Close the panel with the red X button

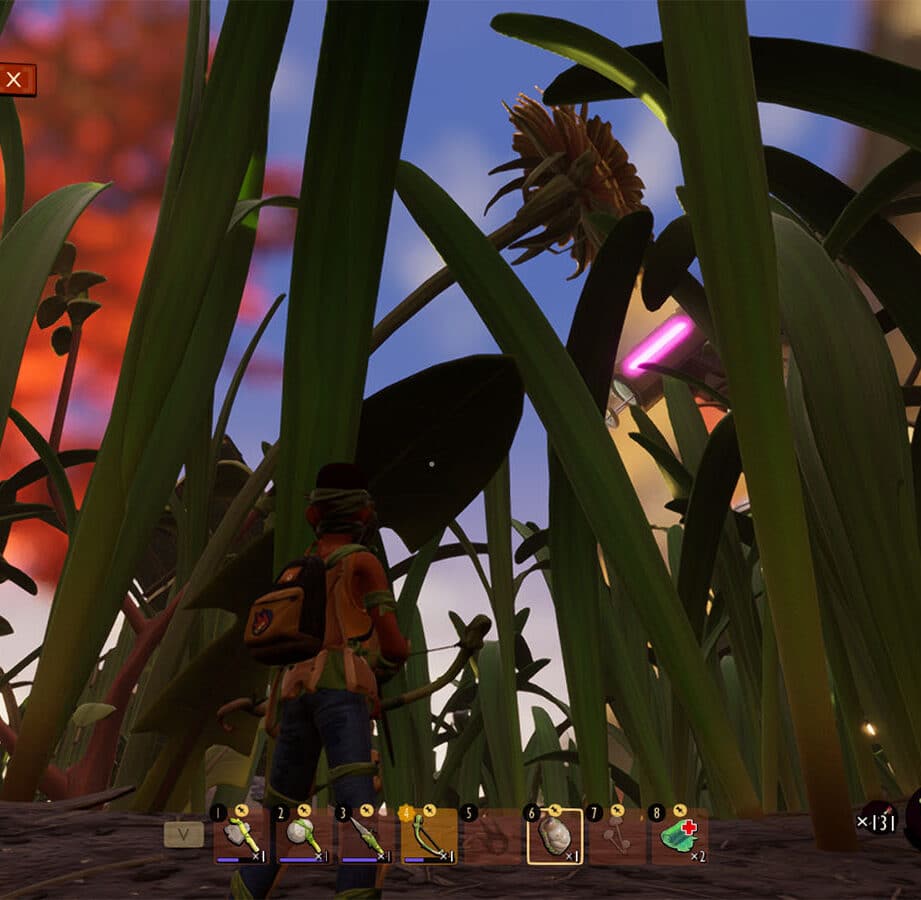(15, 80)
